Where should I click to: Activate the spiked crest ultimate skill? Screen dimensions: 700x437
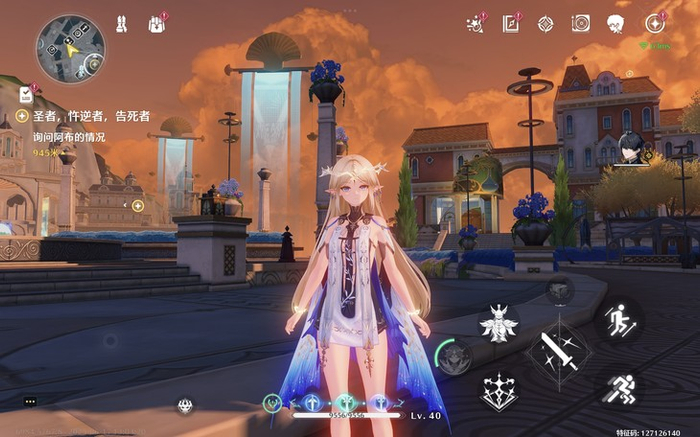[x=497, y=389]
